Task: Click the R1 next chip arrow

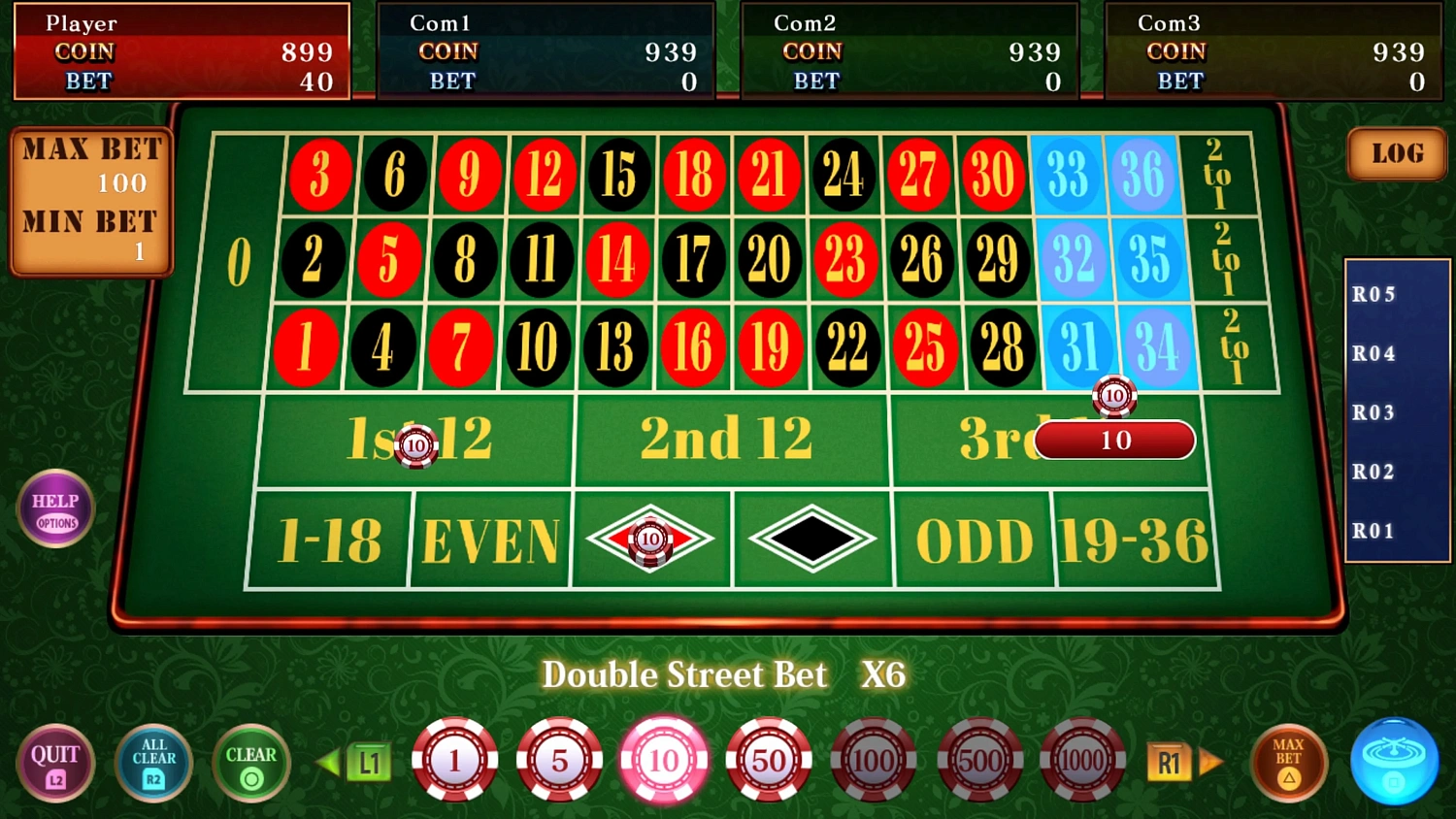Action: point(1170,761)
